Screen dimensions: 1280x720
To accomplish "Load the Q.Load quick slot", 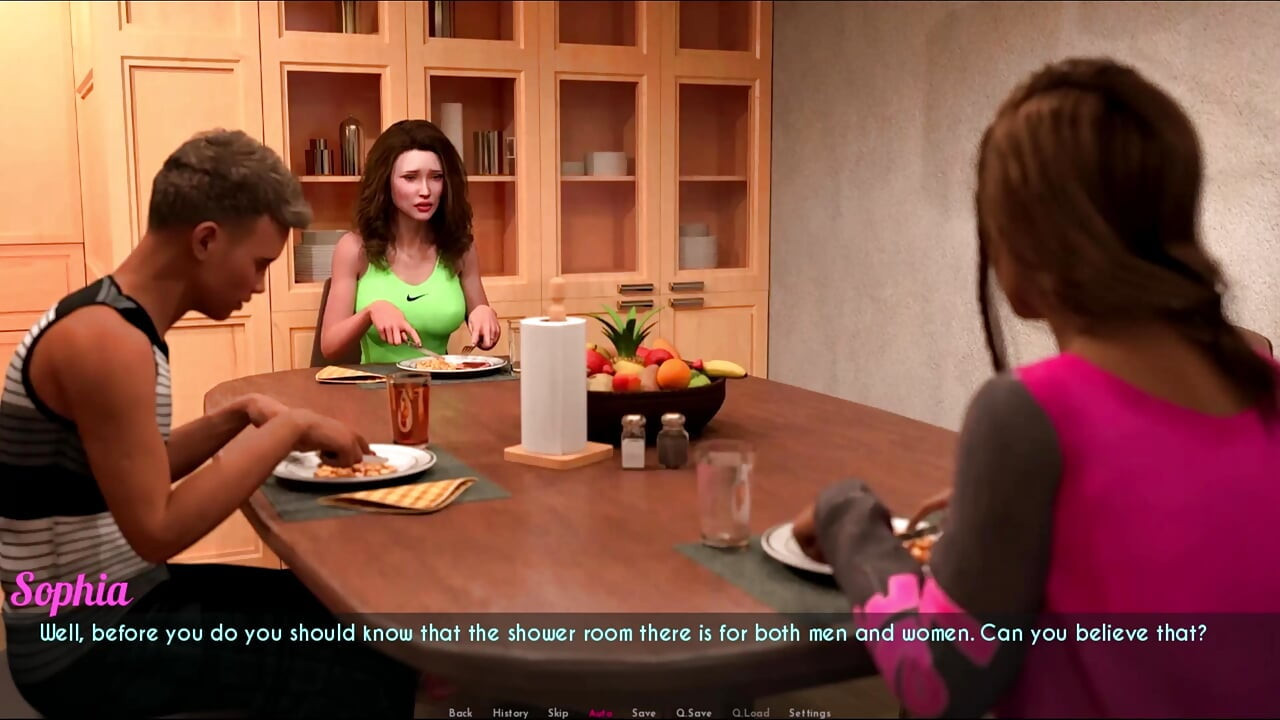I will (752, 712).
